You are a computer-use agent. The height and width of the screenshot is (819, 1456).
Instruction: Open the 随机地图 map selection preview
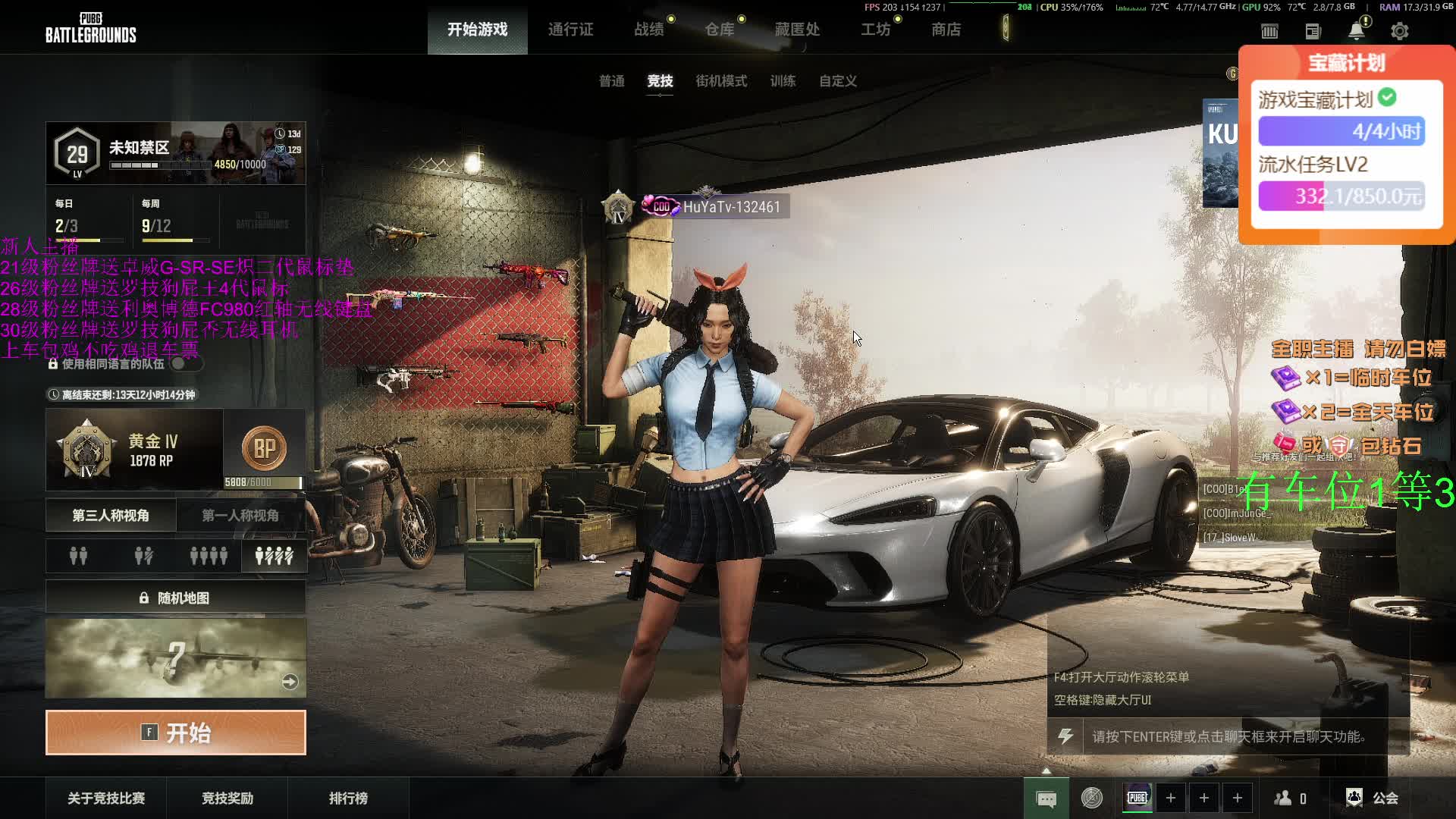[176, 658]
